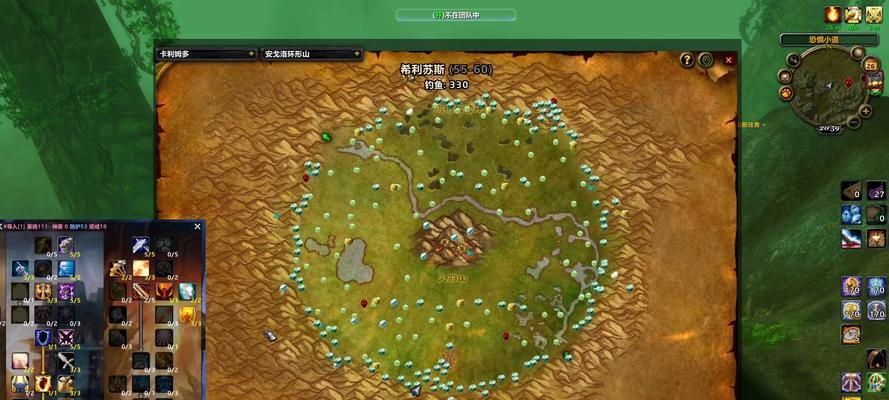Image resolution: width=889 pixels, height=400 pixels.
Task: Click the 恐惧小道 zone name bar
Action: [828, 40]
